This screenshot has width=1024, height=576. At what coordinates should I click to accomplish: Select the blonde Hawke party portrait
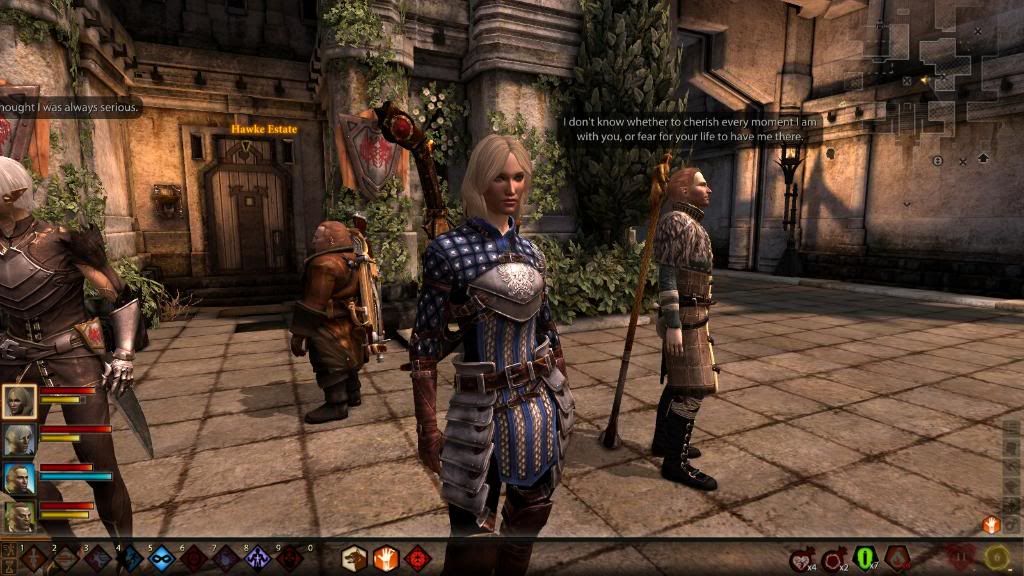(x=19, y=402)
